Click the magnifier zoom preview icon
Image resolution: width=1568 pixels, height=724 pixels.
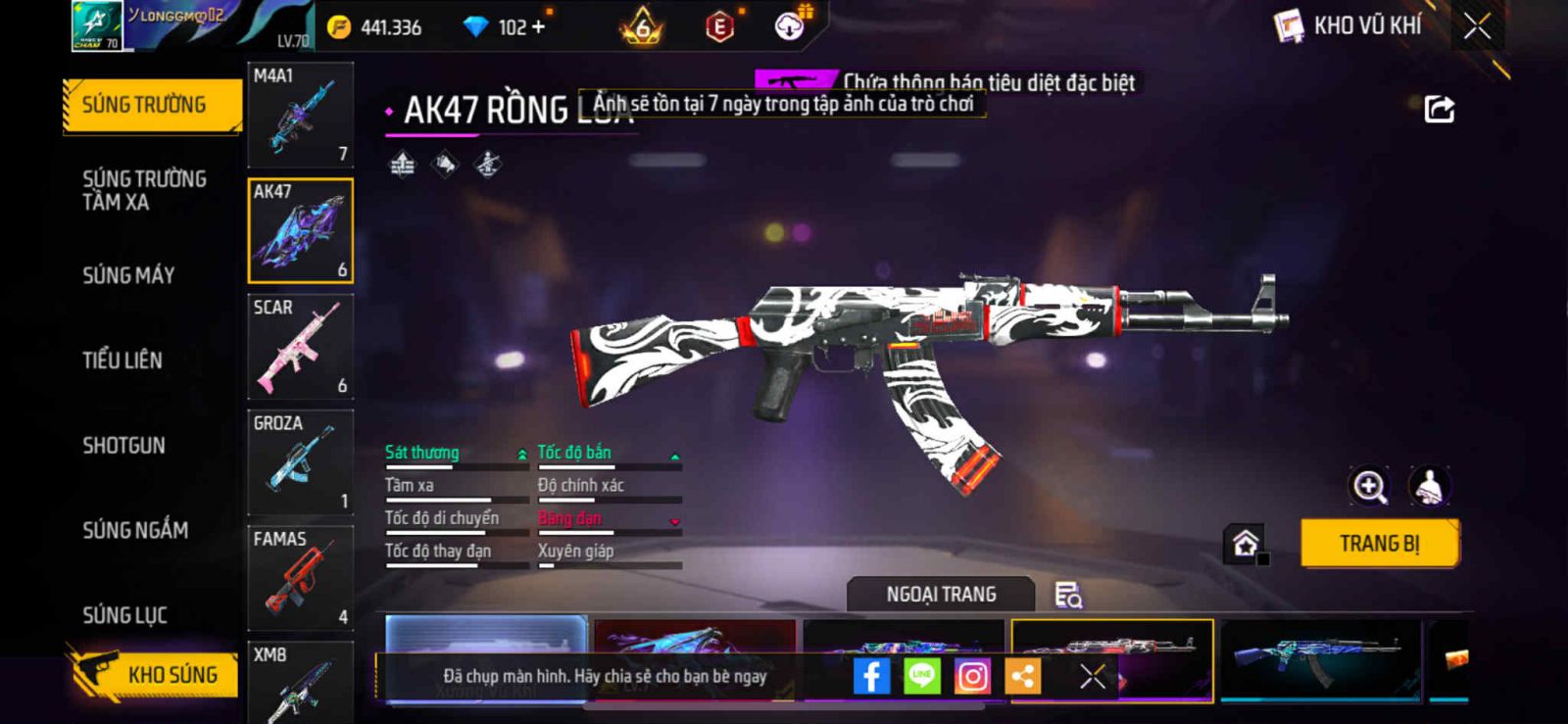point(1369,486)
